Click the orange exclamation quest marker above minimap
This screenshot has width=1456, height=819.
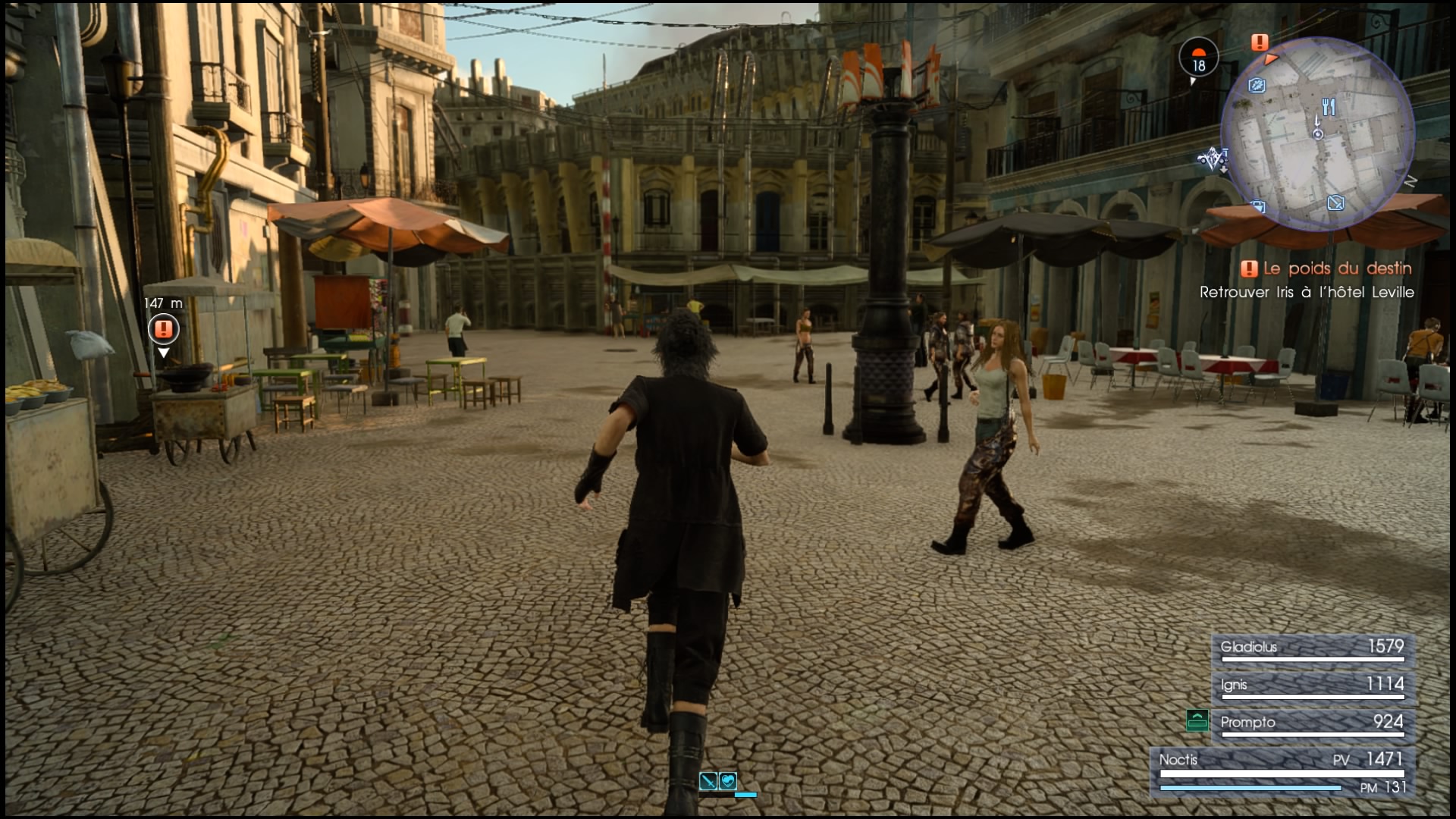tap(1260, 42)
